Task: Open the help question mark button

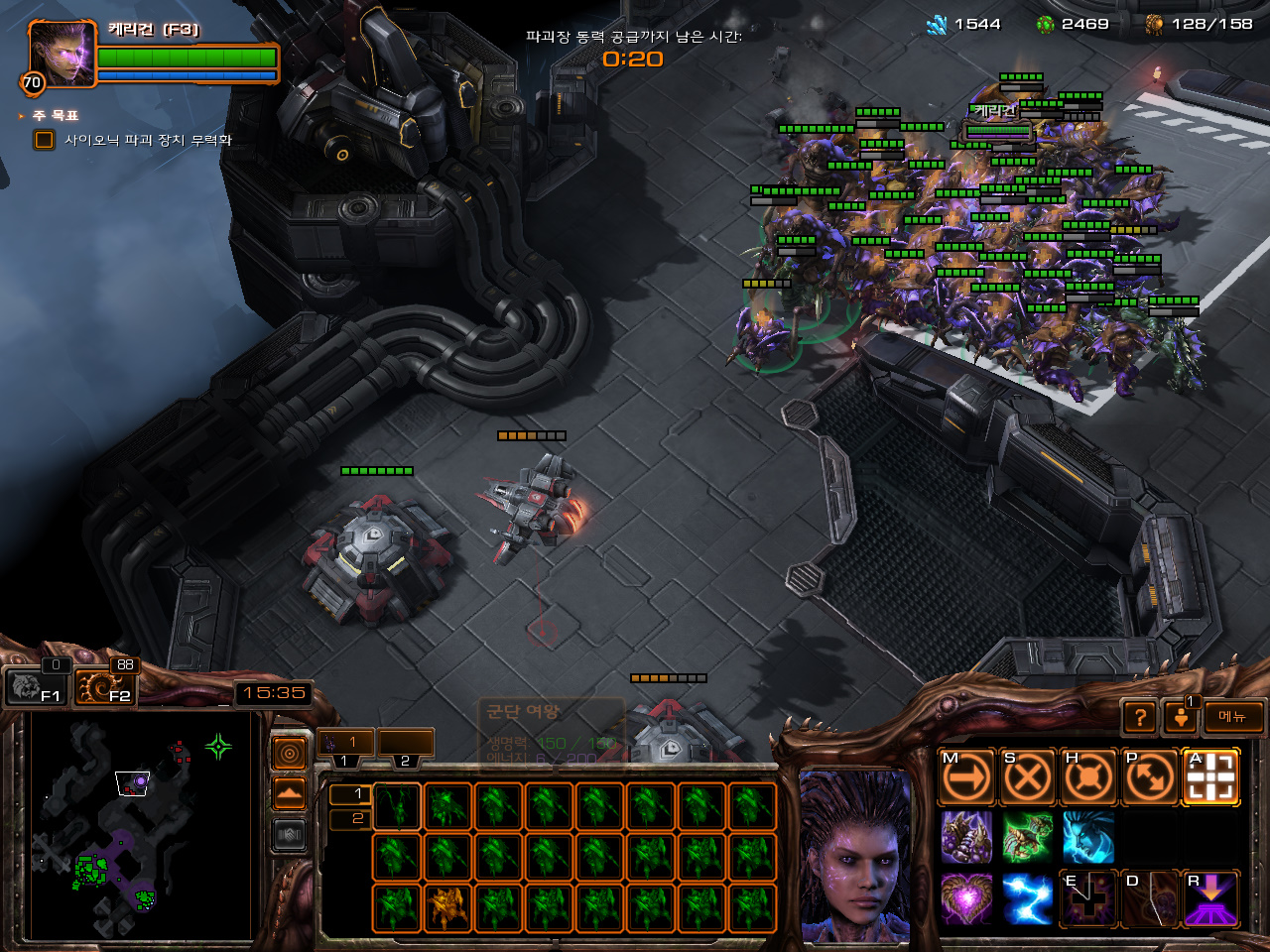Action: click(1140, 716)
